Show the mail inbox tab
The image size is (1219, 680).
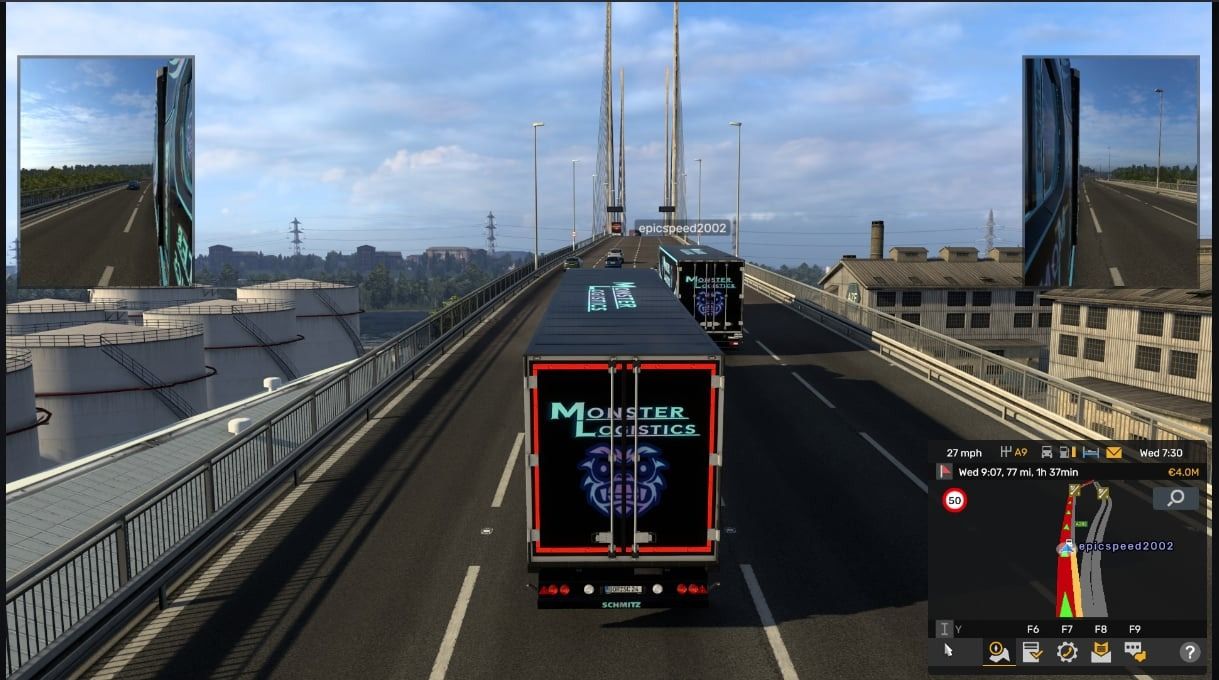1101,652
